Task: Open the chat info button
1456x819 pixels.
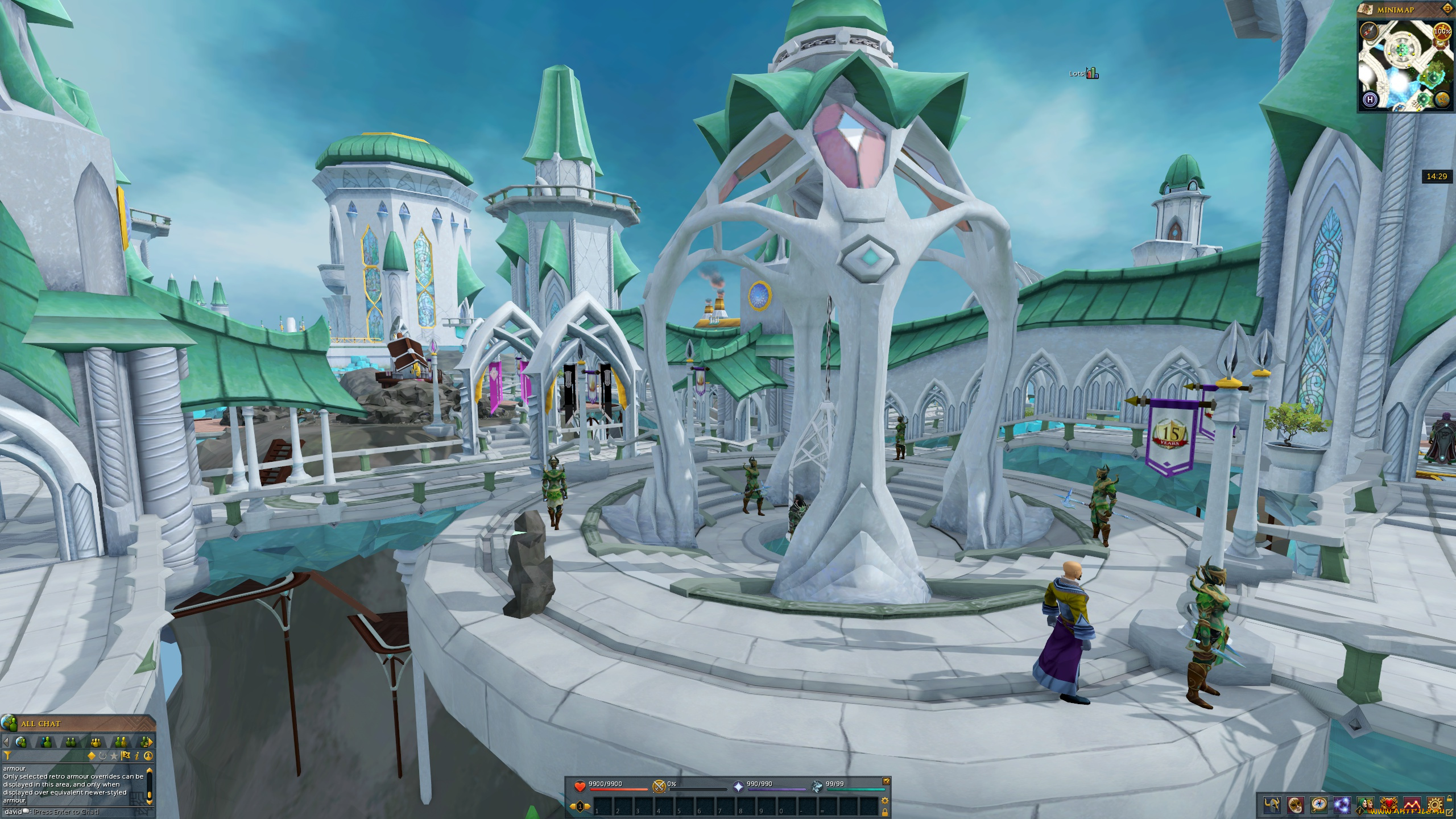Action: (137, 756)
